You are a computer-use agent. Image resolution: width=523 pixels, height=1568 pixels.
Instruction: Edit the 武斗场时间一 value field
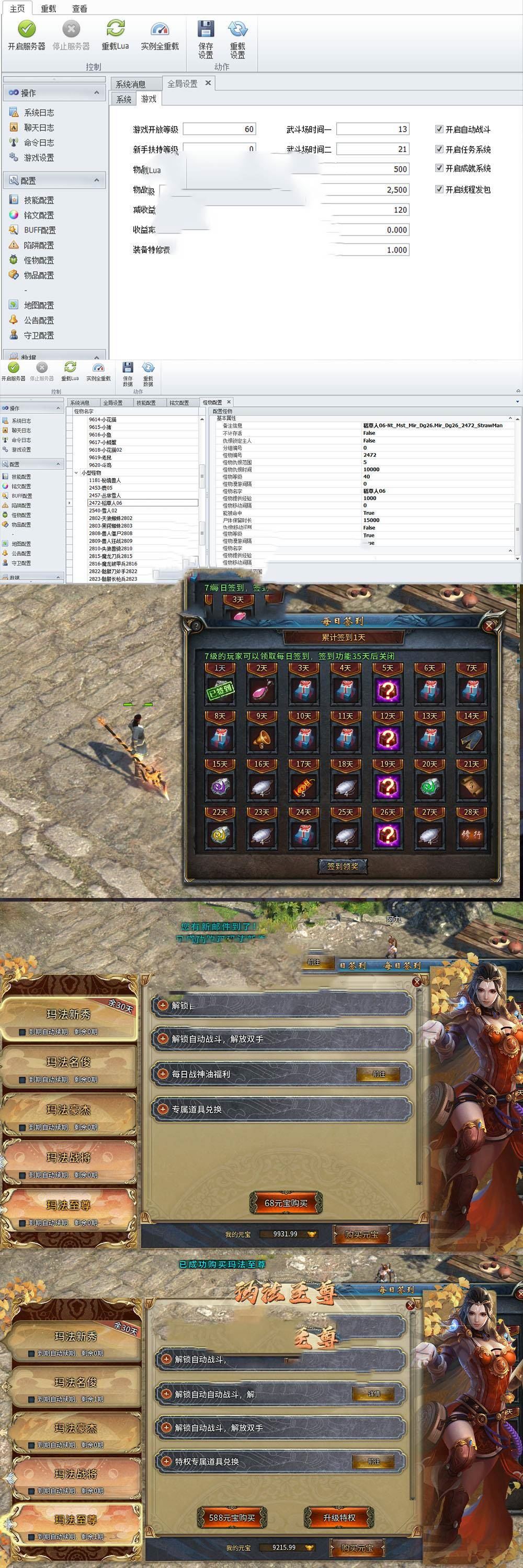pos(372,129)
